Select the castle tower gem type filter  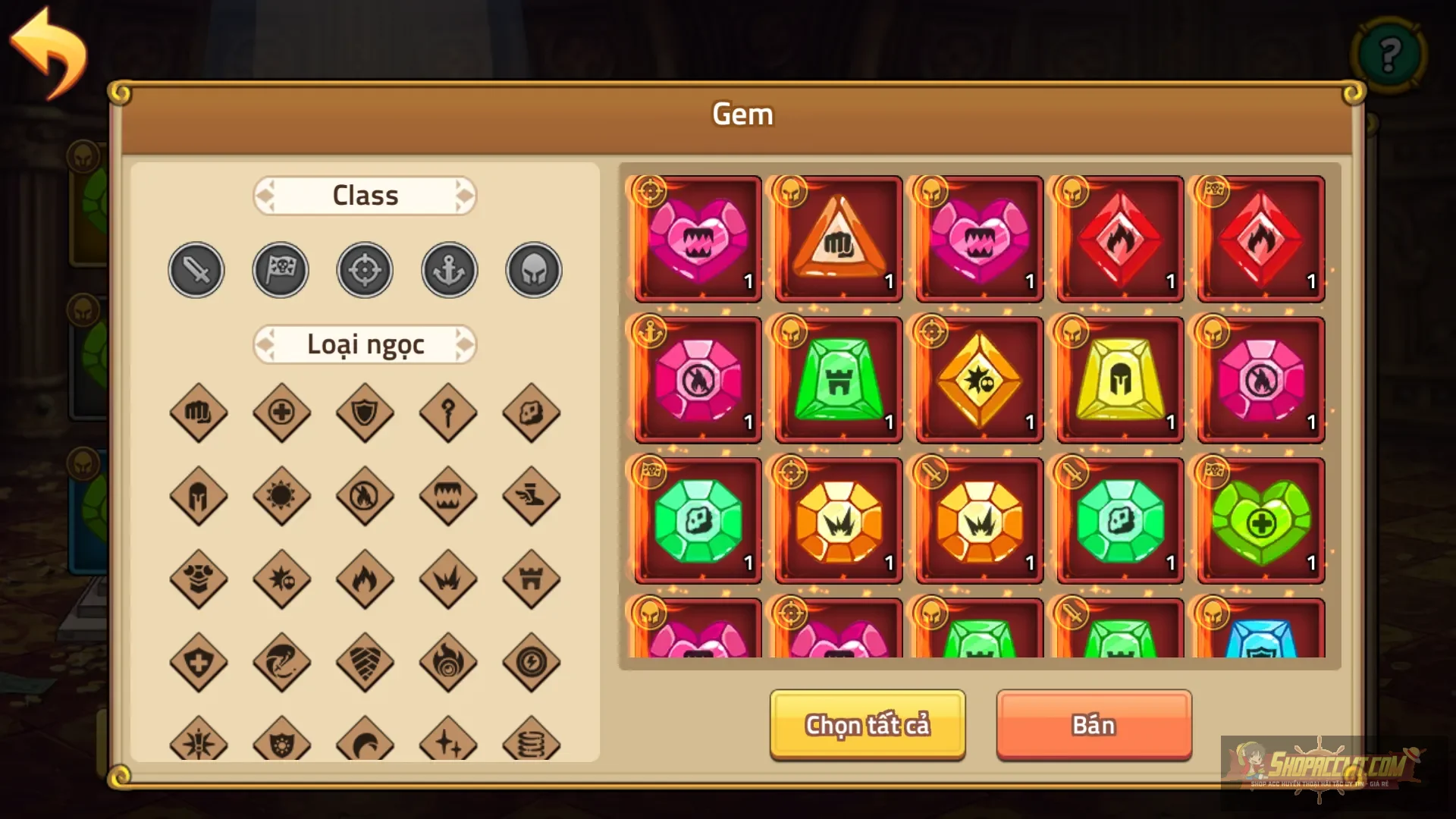tap(532, 579)
